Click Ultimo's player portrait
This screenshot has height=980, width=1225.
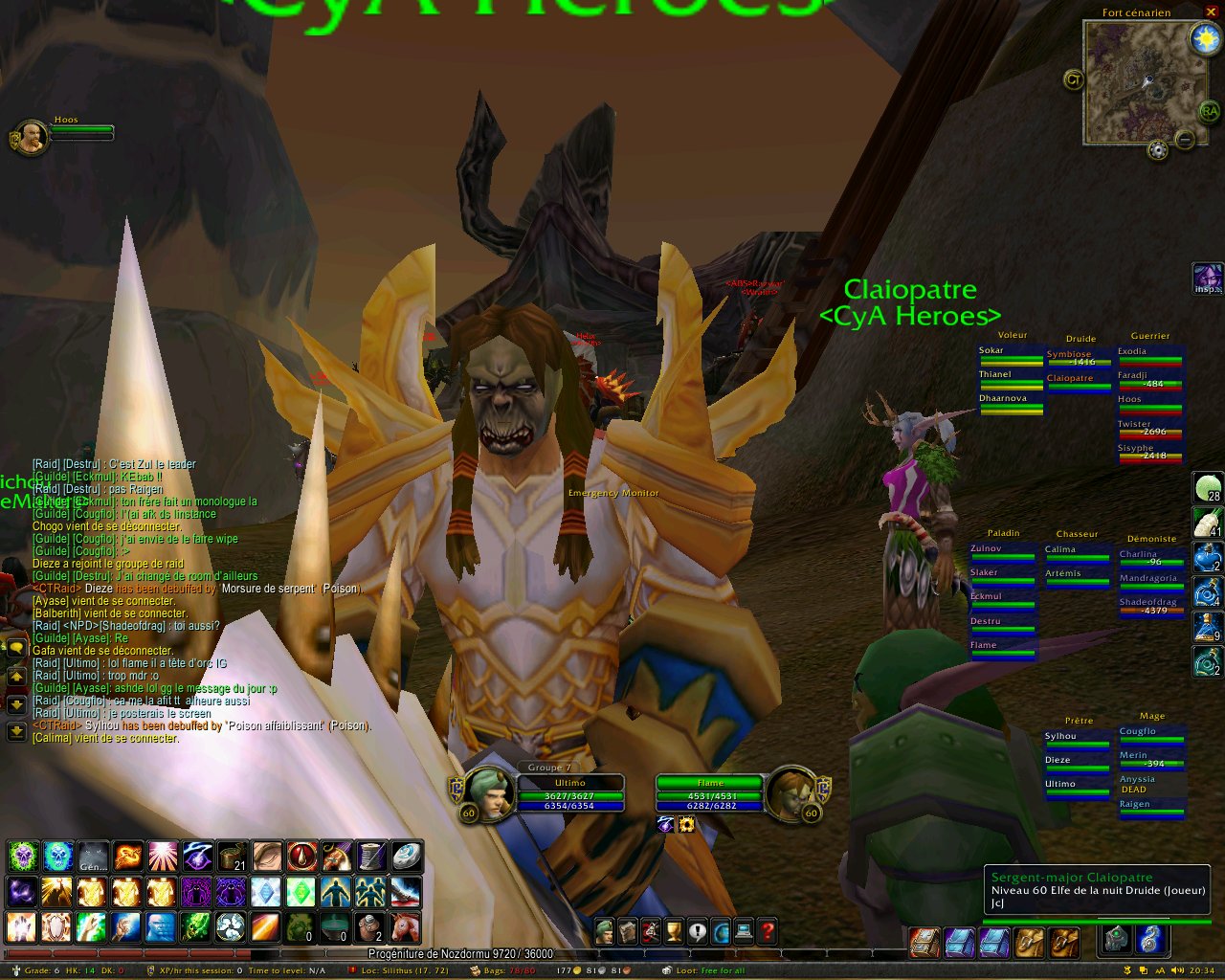487,792
